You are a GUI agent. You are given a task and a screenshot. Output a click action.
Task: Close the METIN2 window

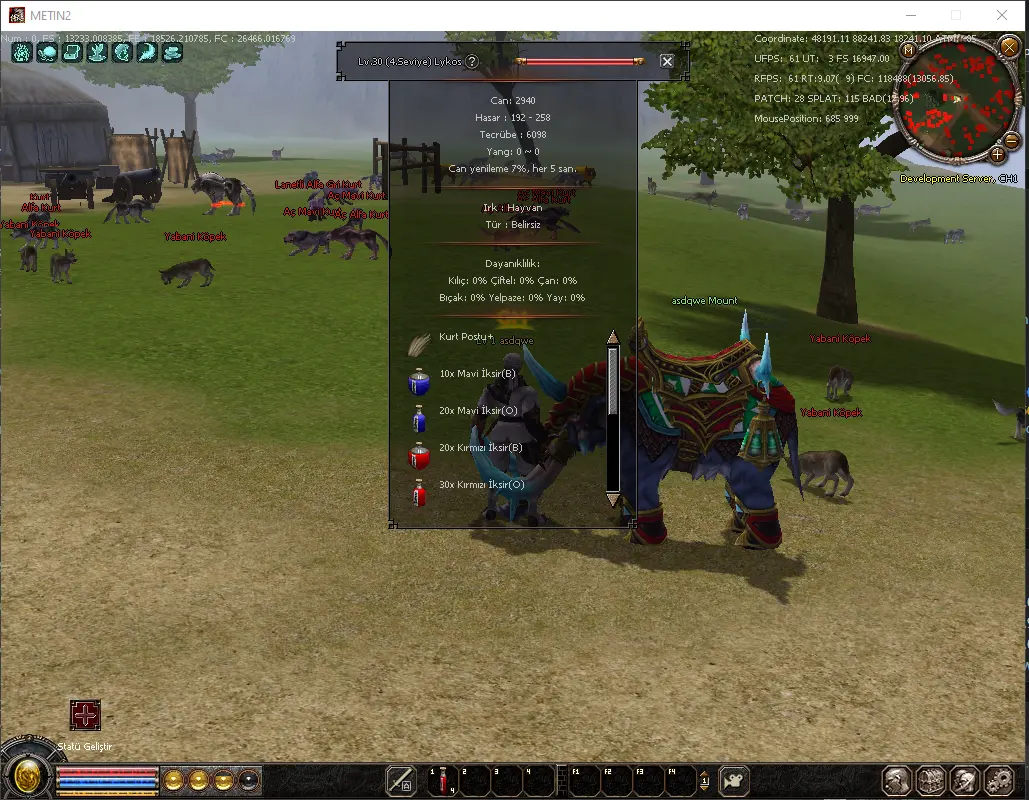1002,15
